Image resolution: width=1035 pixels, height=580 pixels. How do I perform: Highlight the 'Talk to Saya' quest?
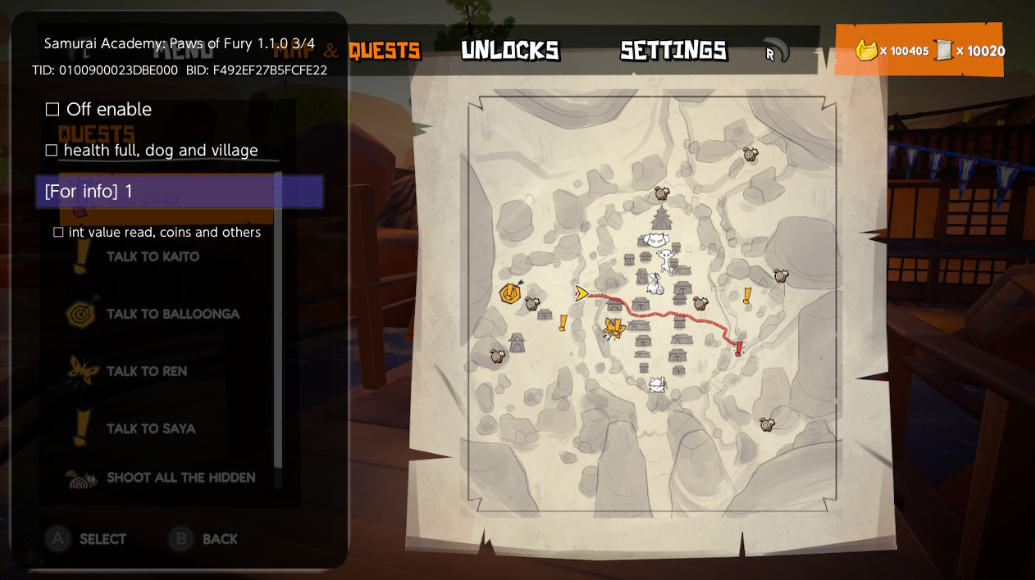coord(150,429)
